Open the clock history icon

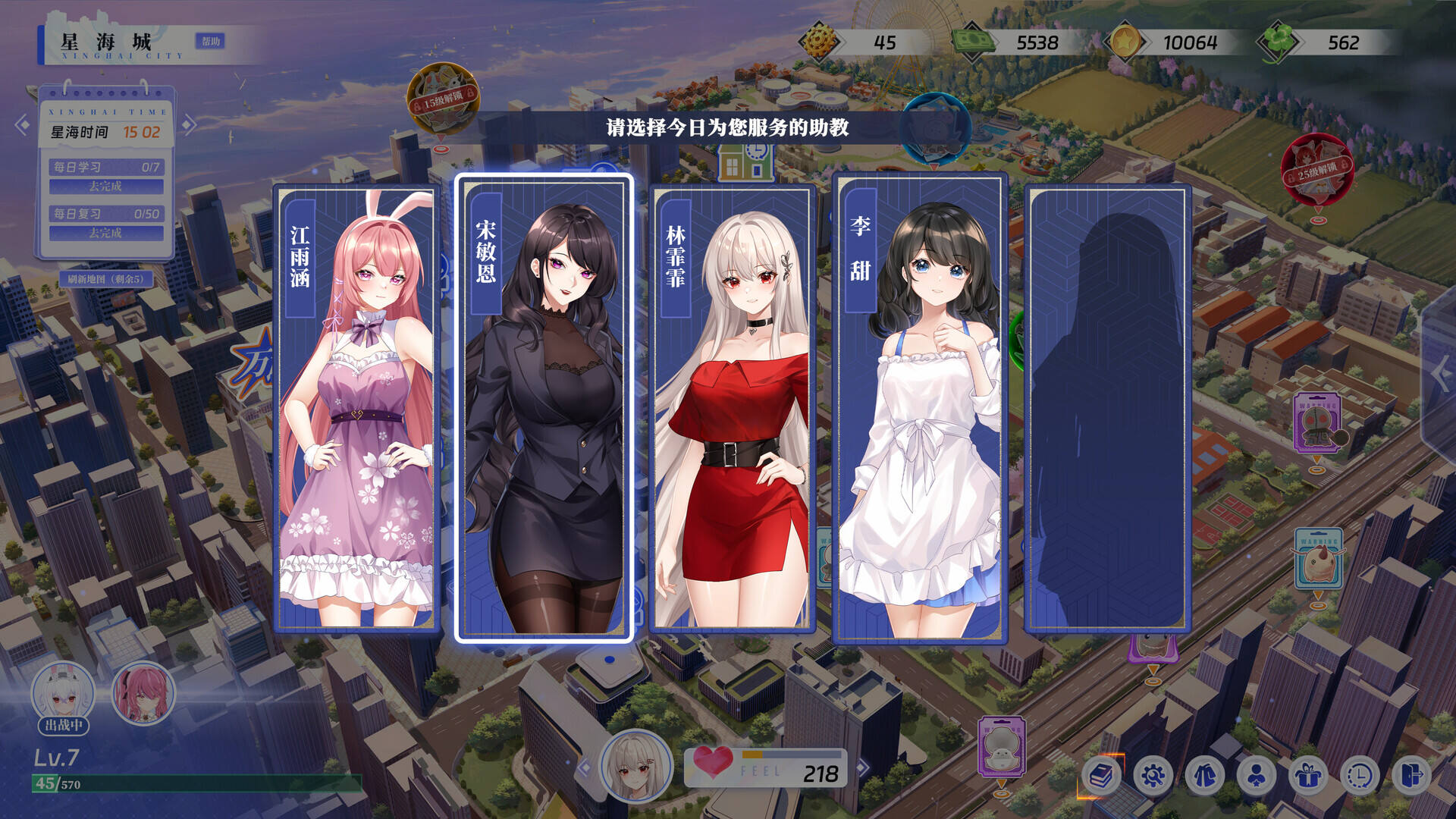1360,775
